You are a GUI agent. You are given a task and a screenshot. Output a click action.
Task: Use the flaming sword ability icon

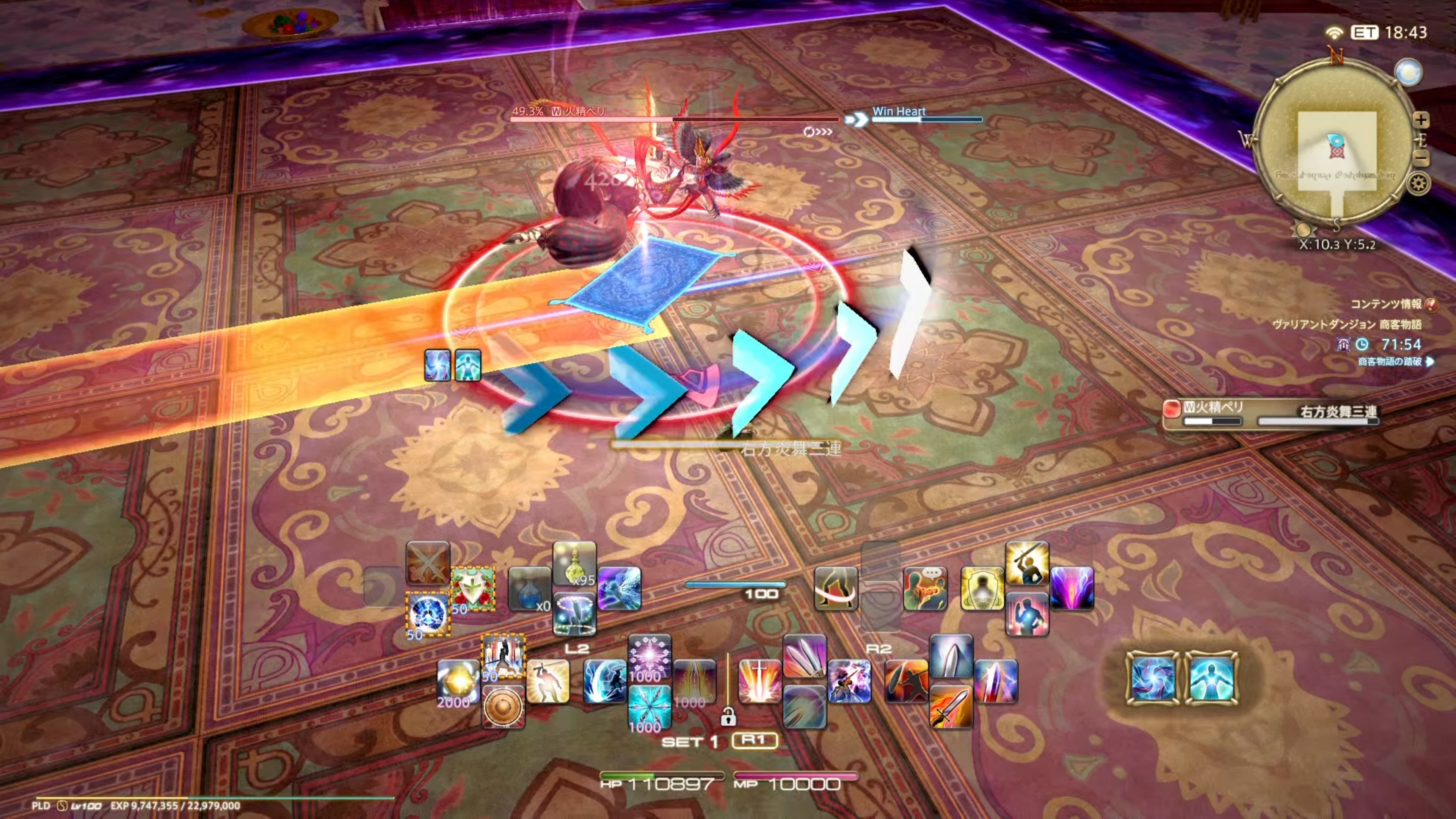[951, 706]
